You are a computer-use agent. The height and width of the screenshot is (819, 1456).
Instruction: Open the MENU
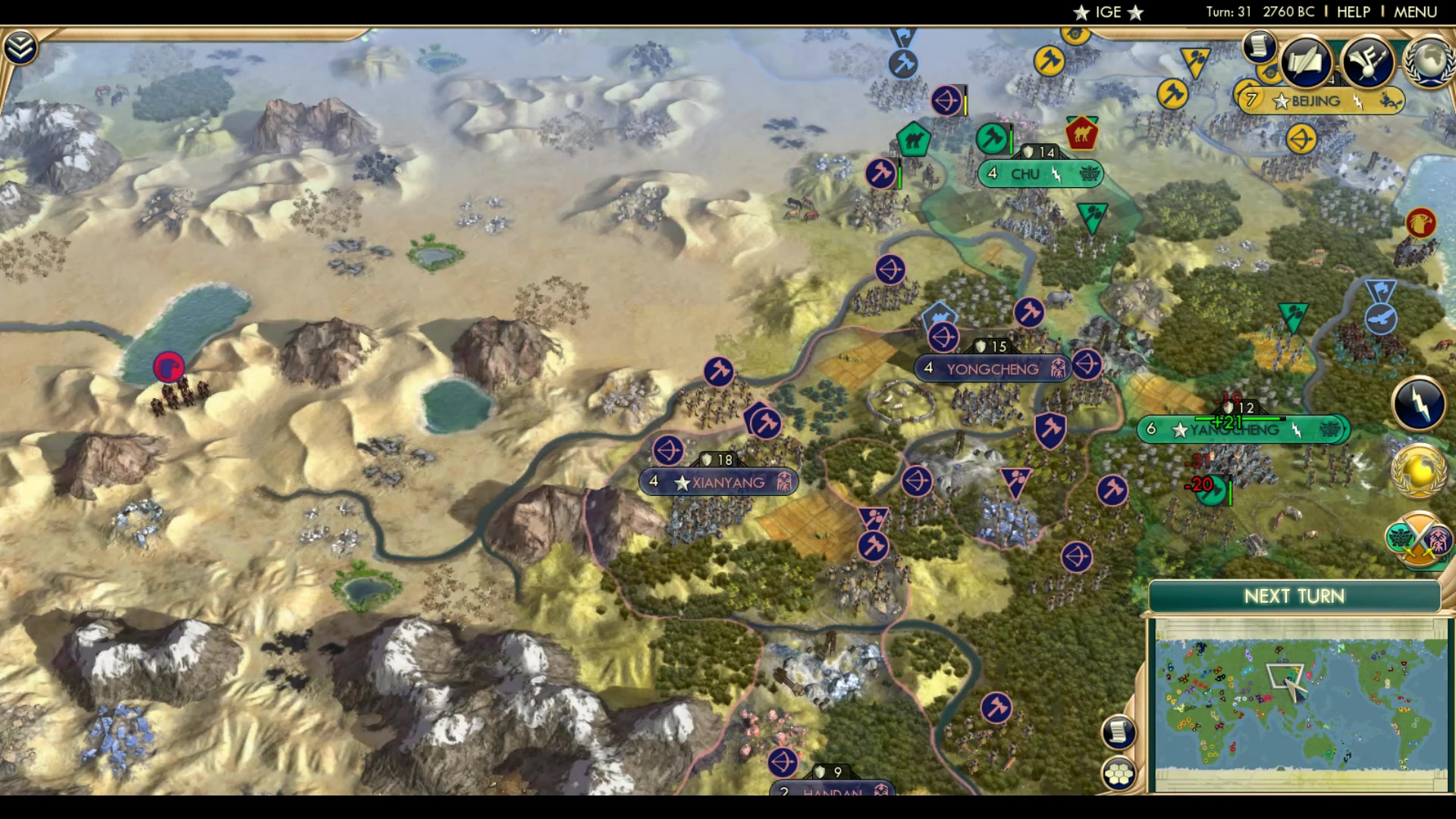tap(1415, 11)
